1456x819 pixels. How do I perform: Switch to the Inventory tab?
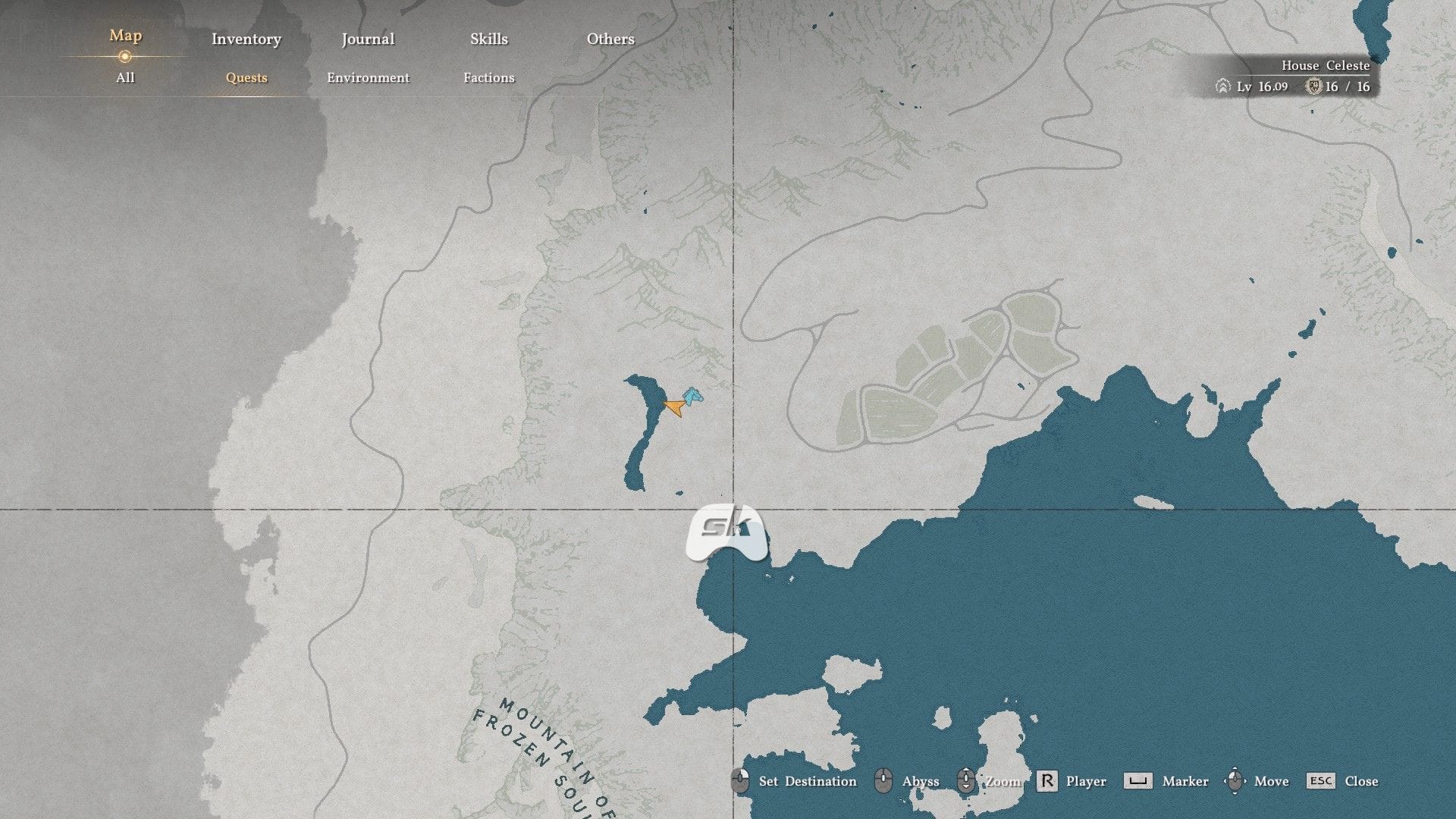(246, 39)
